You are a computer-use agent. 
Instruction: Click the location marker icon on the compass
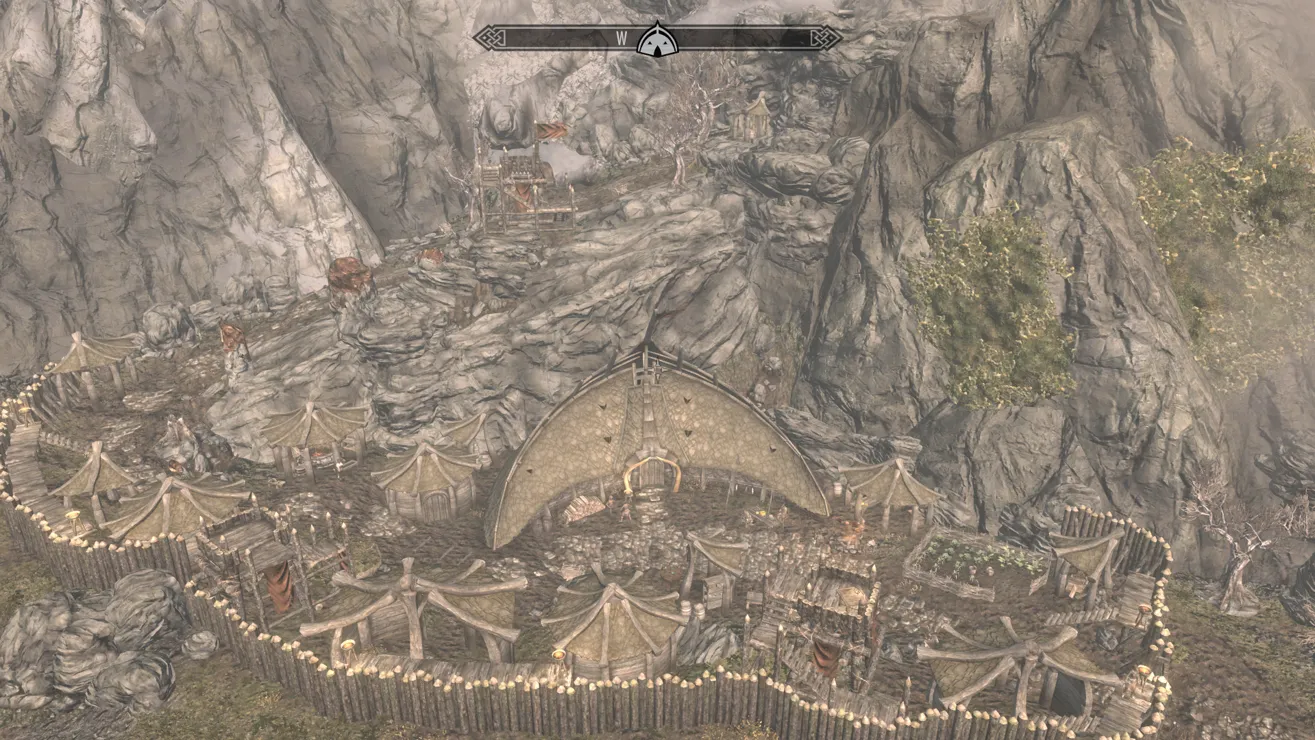[658, 39]
